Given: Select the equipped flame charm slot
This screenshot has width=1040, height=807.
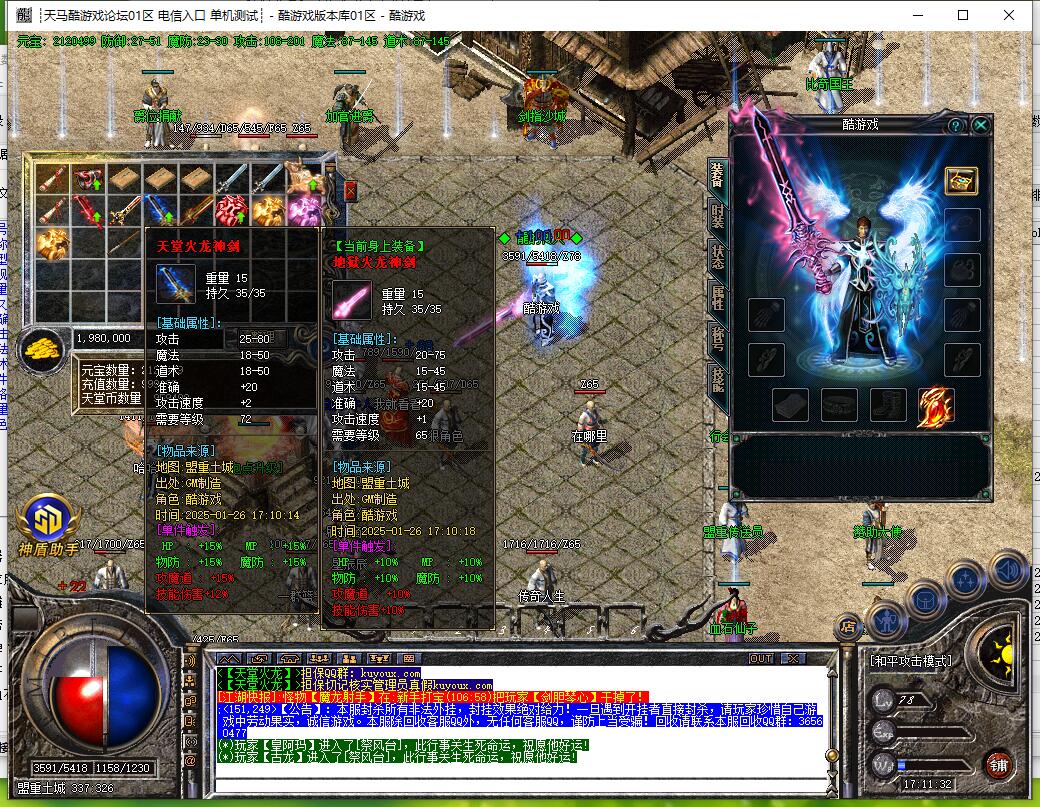Looking at the screenshot, I should 935,406.
